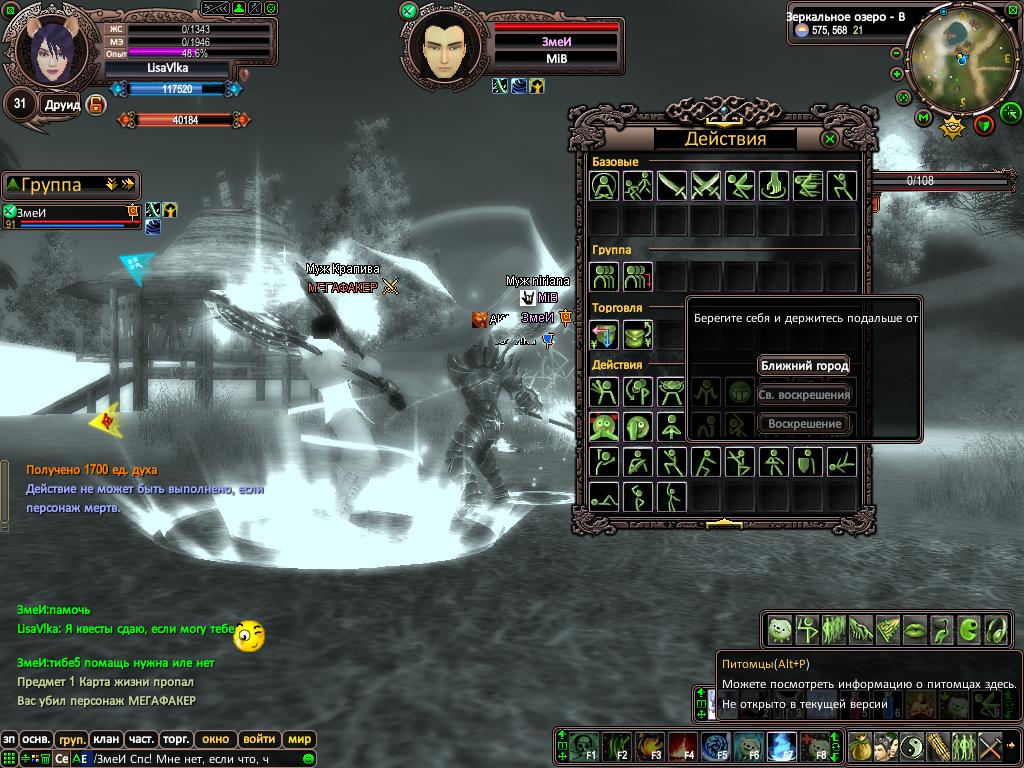
Task: Select the crossed swords action icon
Action: coord(706,186)
